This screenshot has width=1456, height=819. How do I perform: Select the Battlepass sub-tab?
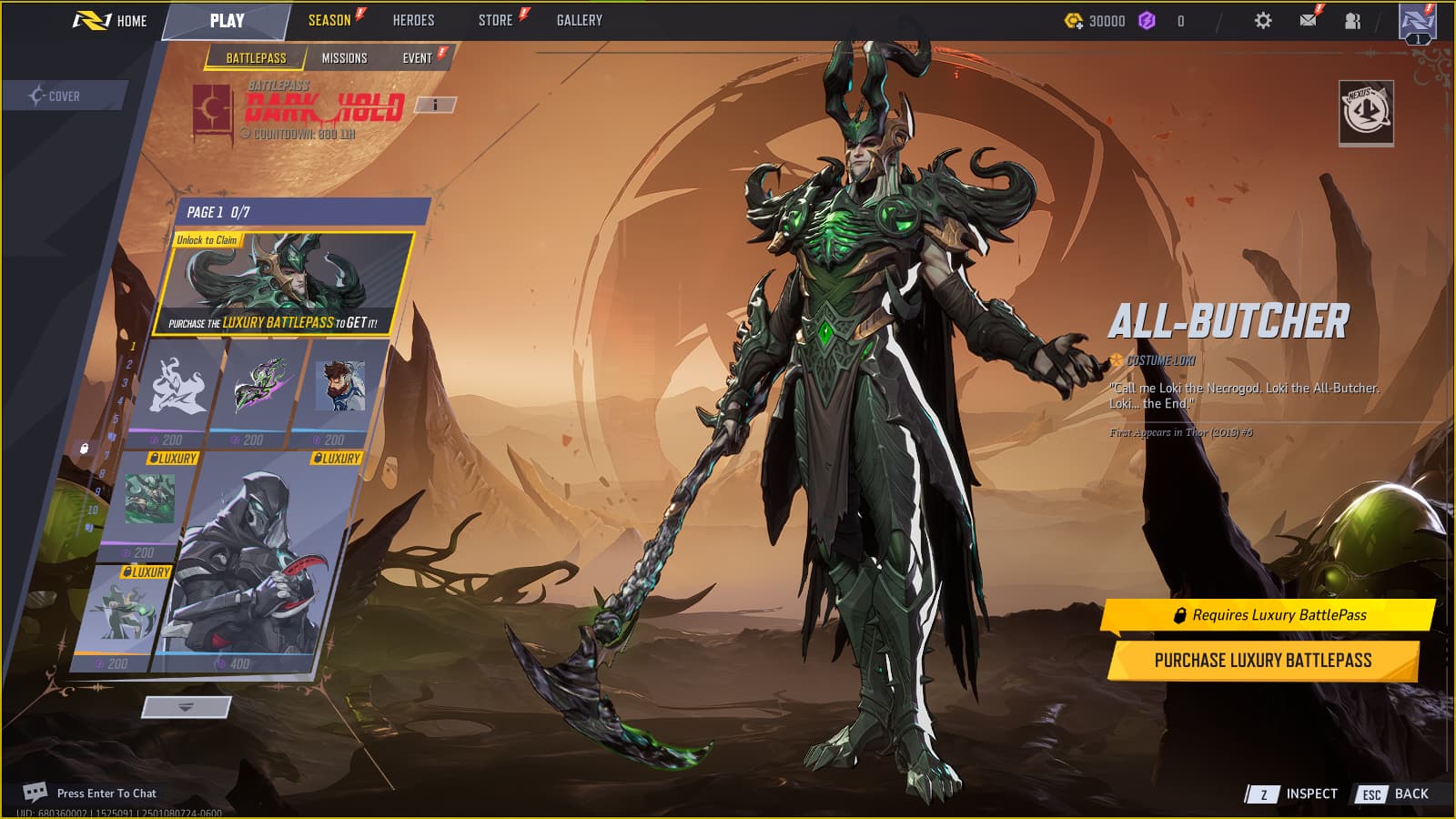(x=256, y=58)
